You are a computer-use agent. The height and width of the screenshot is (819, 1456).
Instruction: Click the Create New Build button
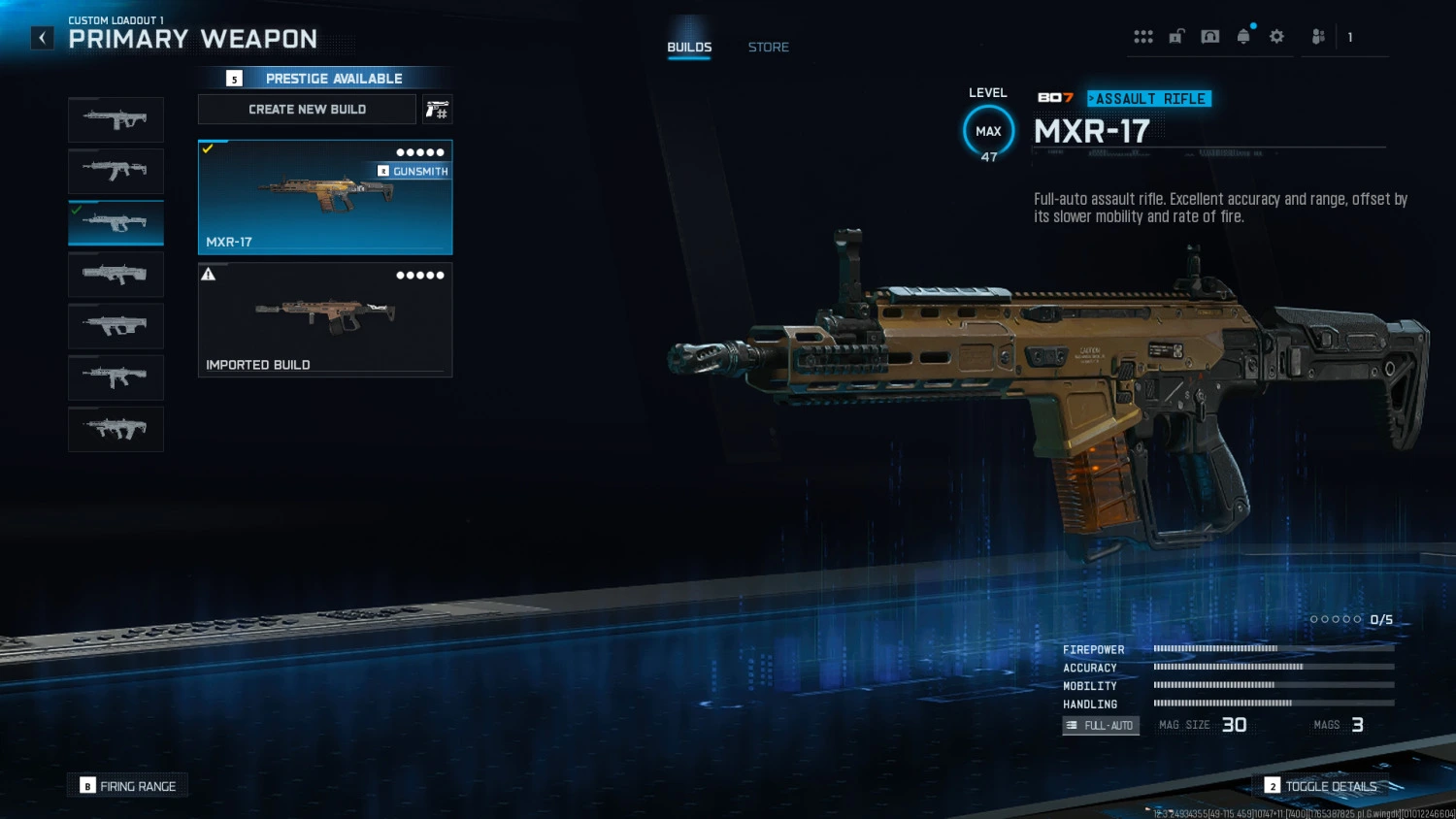click(307, 109)
